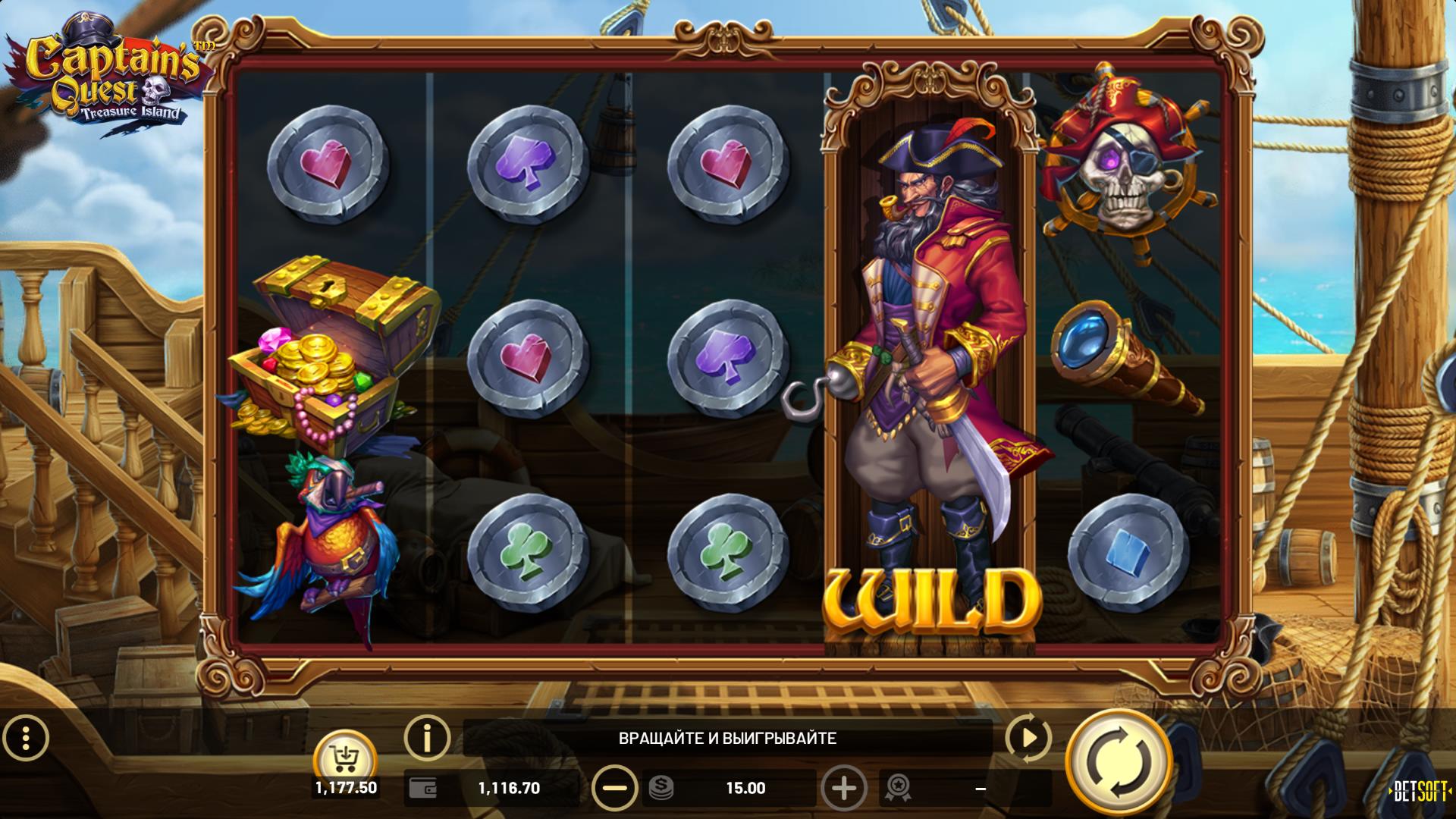
Task: Show the paytable info screen
Action: [427, 736]
